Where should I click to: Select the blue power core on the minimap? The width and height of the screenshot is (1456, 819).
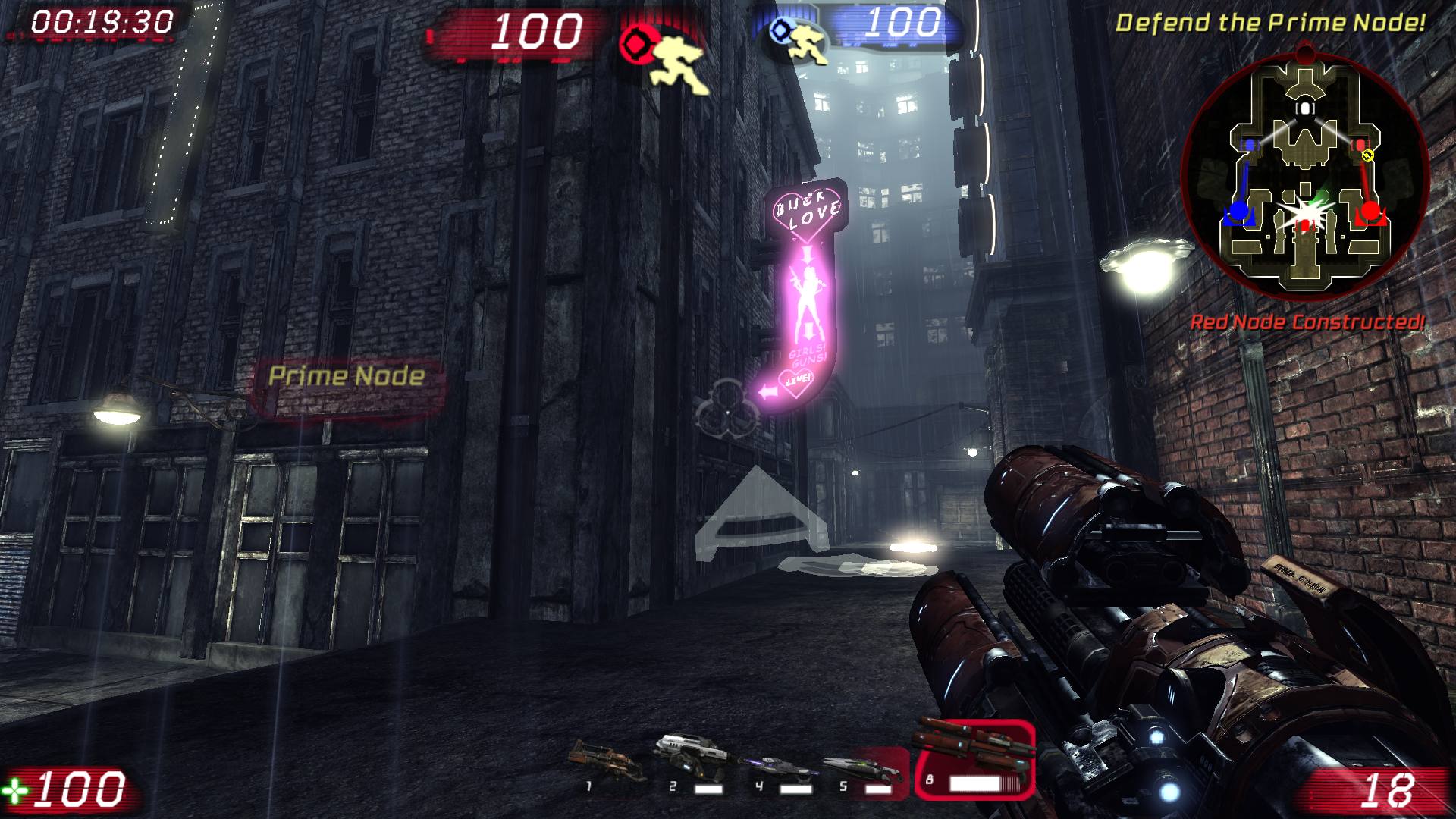tap(1238, 210)
